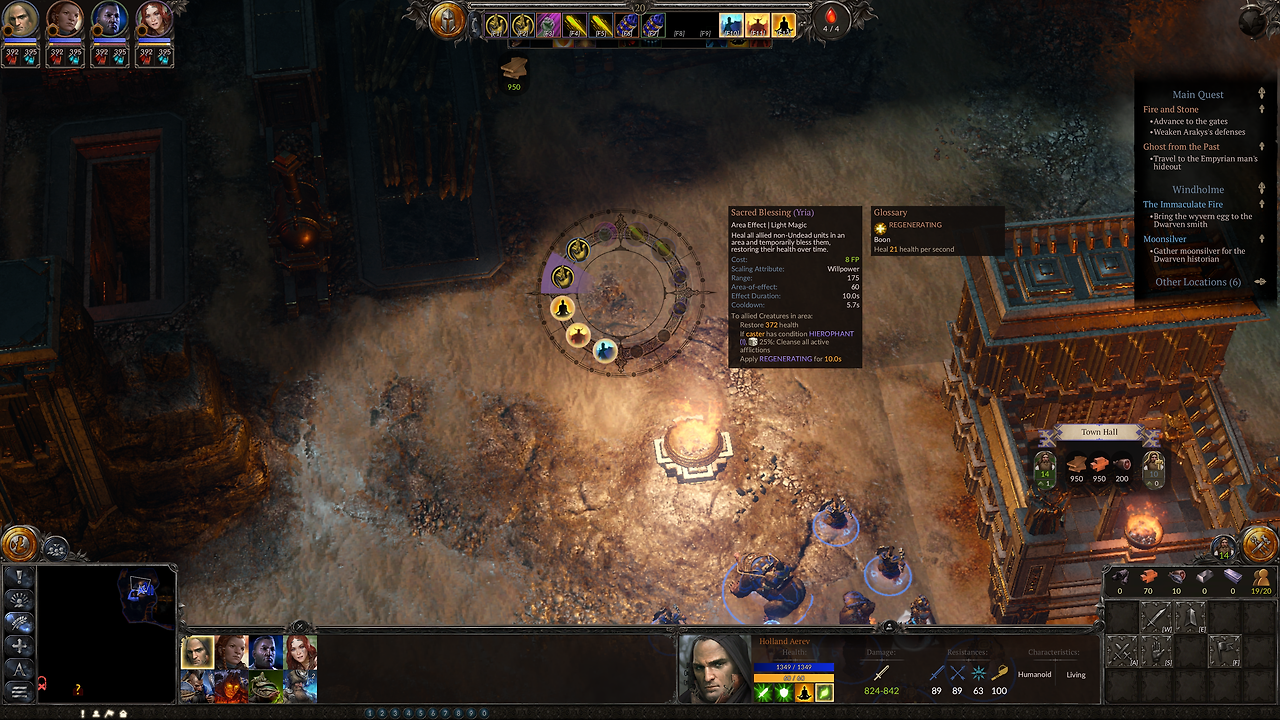Select the red-haired woman party portrait at top
This screenshot has width=1280, height=720.
(x=153, y=19)
